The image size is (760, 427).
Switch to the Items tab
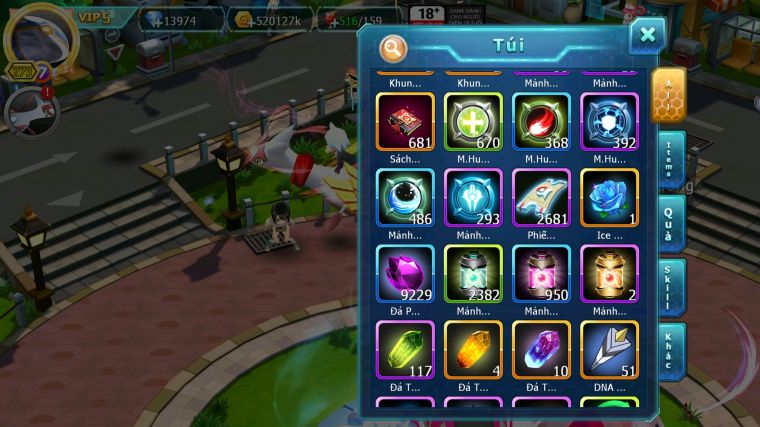coord(670,160)
